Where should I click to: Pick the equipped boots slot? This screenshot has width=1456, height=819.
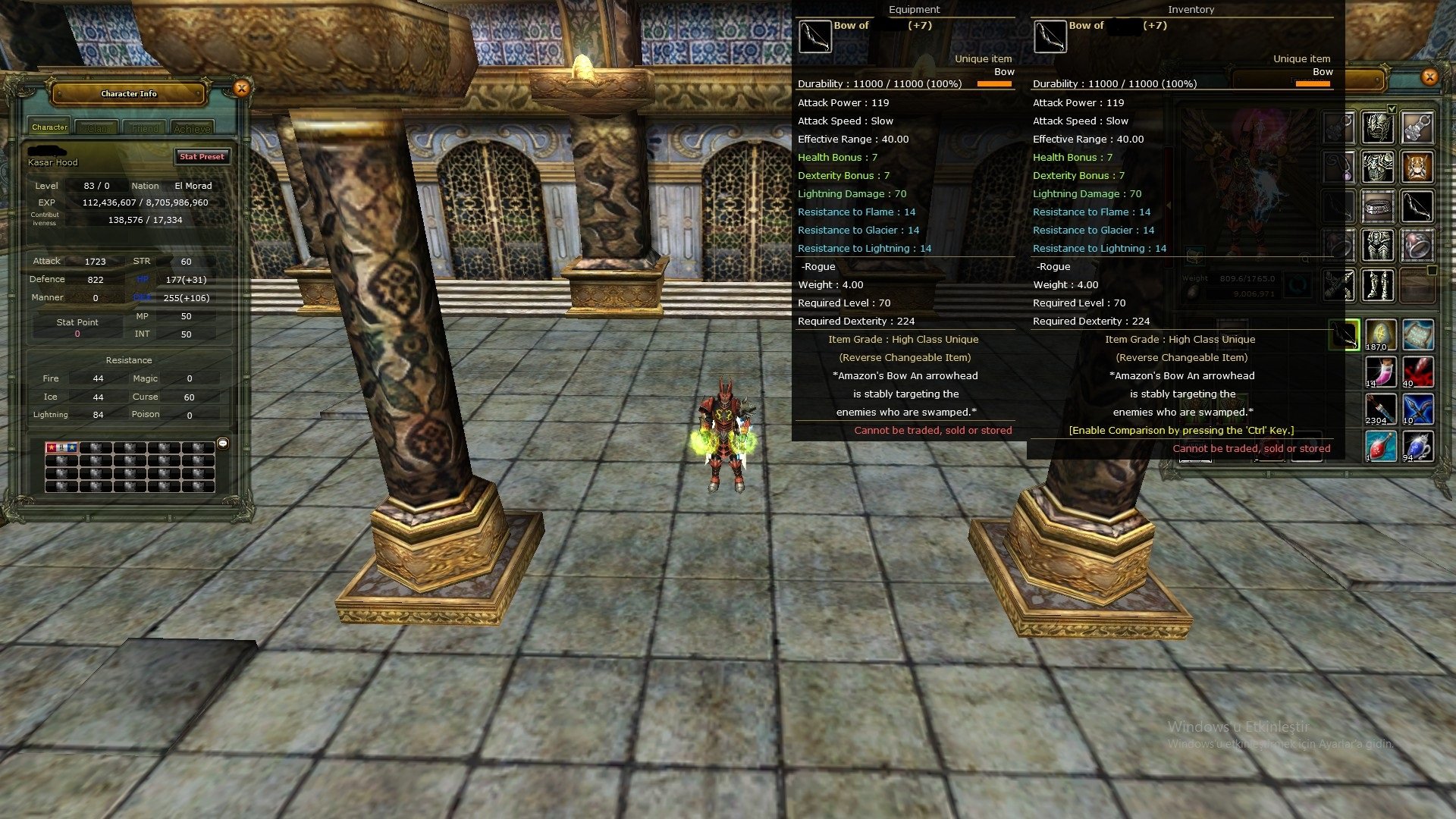(1378, 285)
